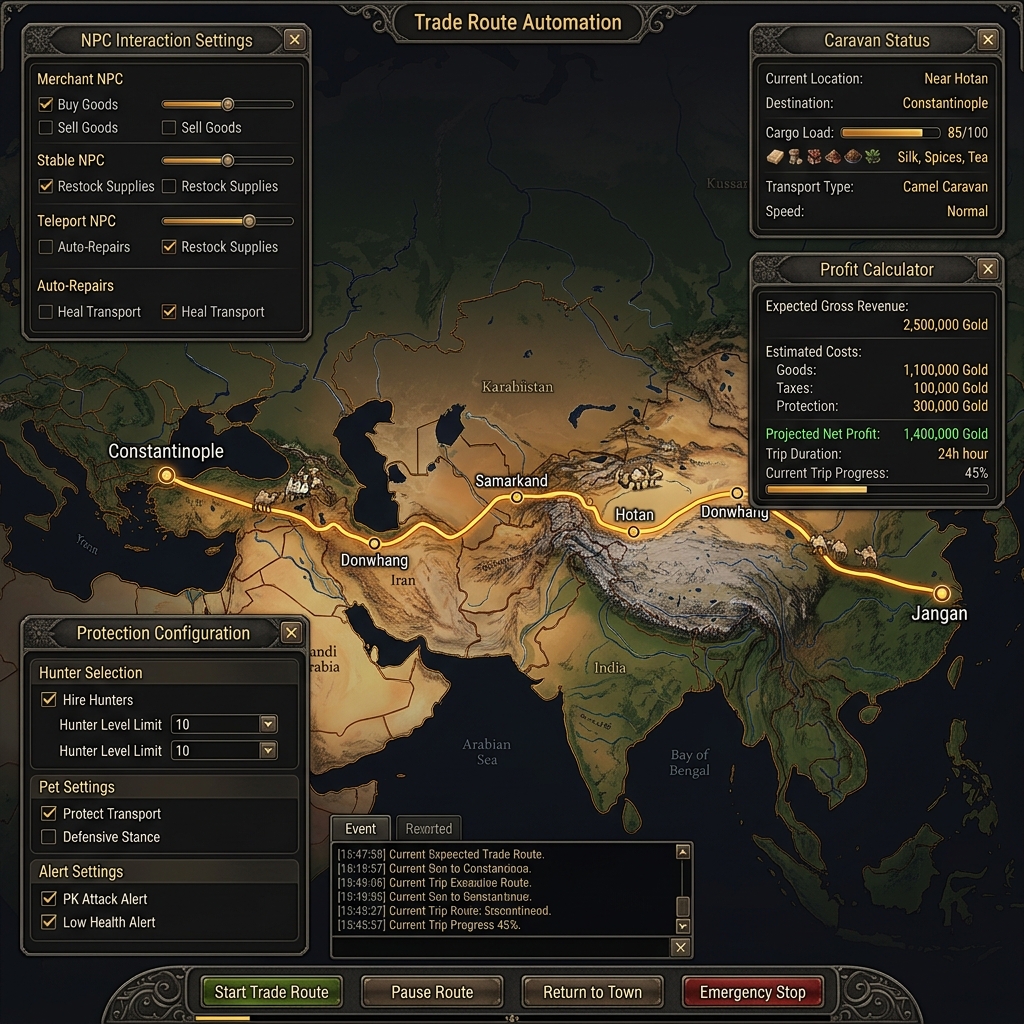Image resolution: width=1024 pixels, height=1024 pixels.
Task: Toggle Protect Transport pet setting
Action: pos(48,814)
